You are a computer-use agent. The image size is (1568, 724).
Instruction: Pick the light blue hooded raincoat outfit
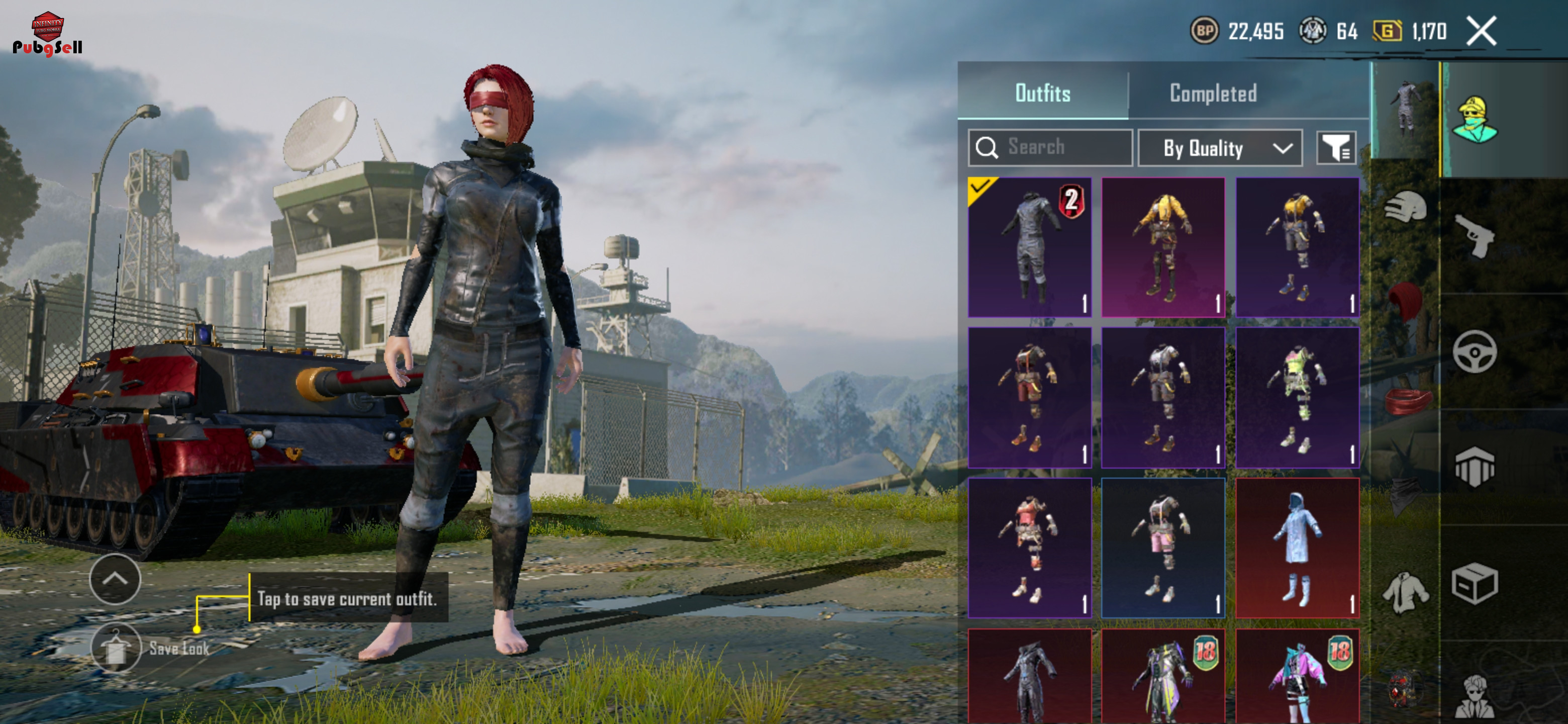point(1297,548)
